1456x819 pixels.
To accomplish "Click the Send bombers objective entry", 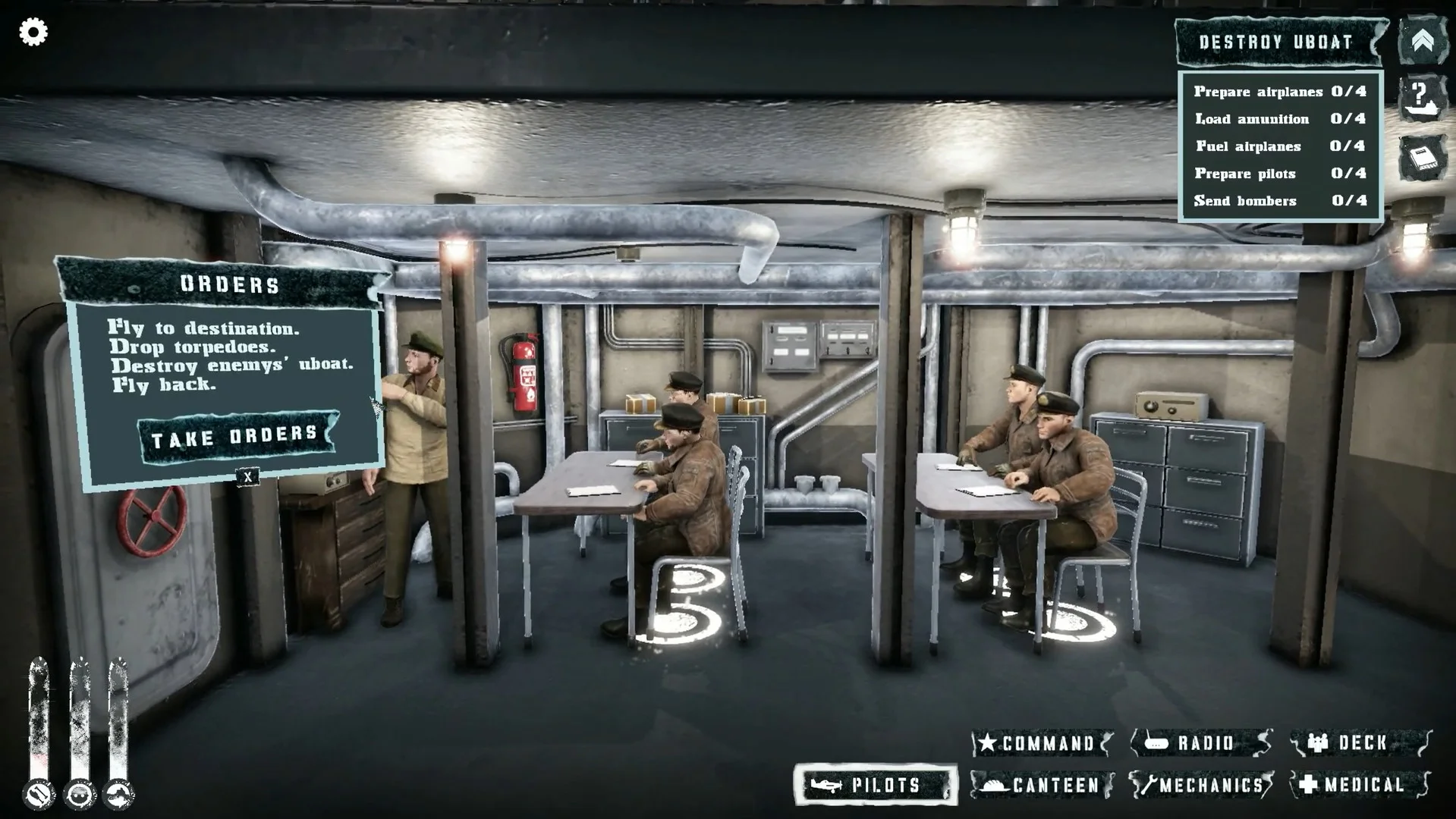I will 1277,200.
